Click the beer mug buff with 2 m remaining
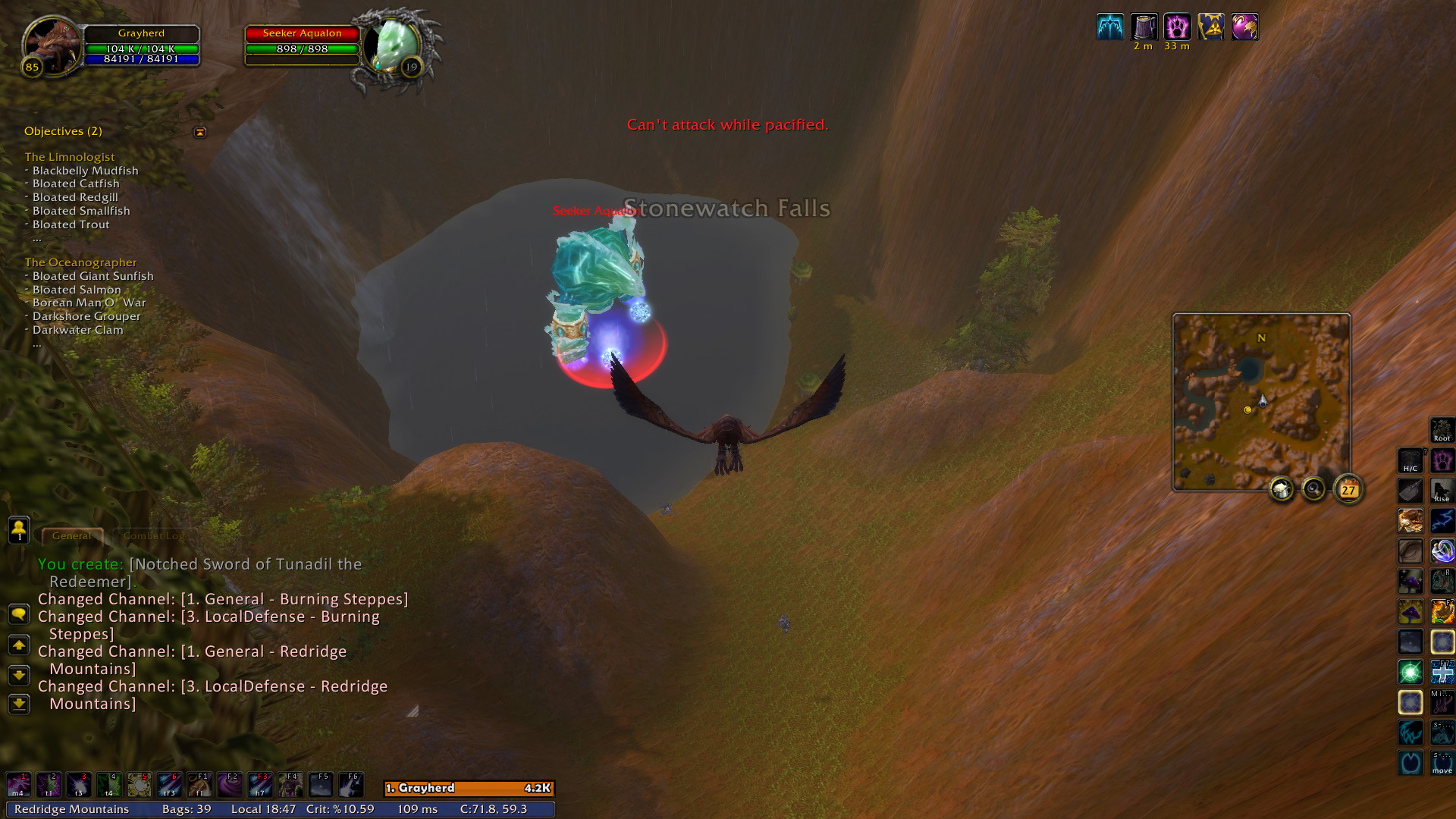 point(1144,27)
